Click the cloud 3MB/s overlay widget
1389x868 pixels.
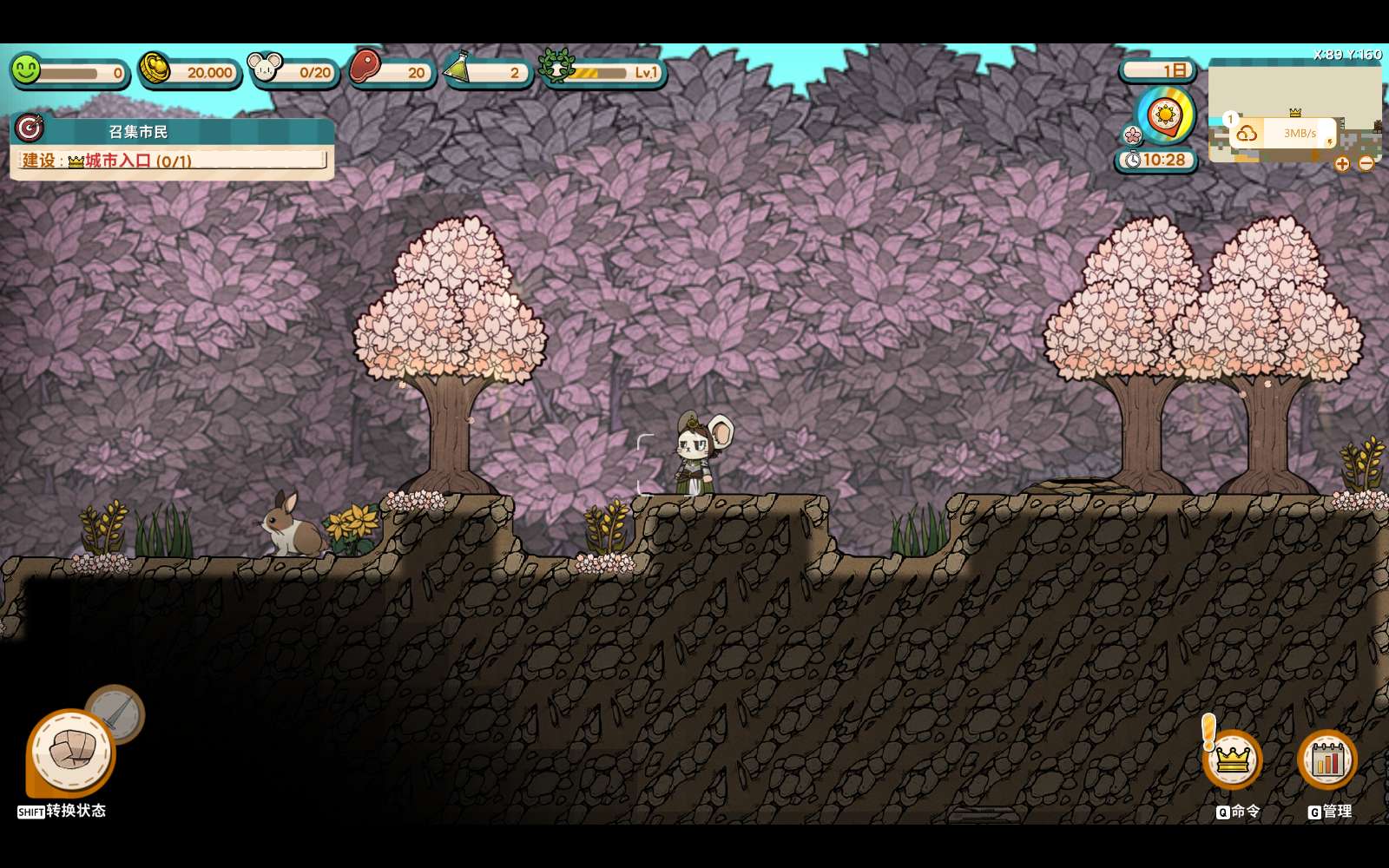pyautogui.click(x=1283, y=133)
